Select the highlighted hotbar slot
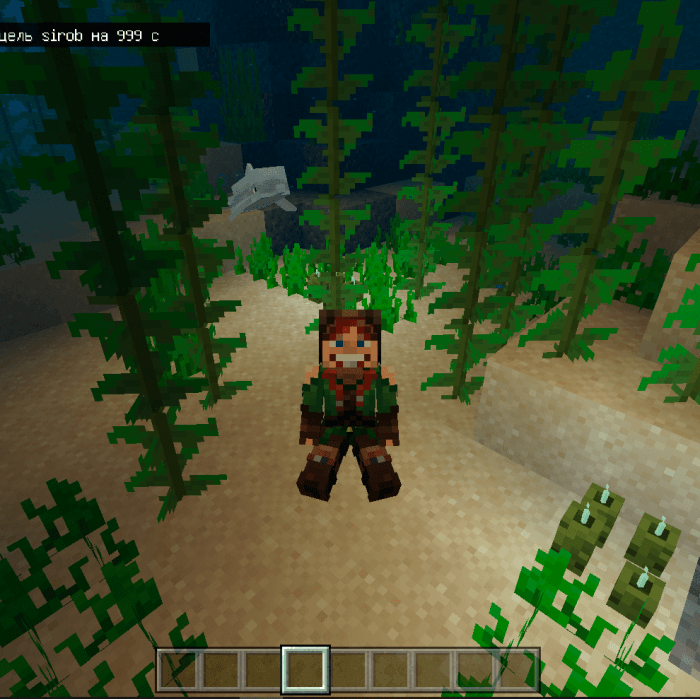This screenshot has width=700, height=699. pos(306,669)
